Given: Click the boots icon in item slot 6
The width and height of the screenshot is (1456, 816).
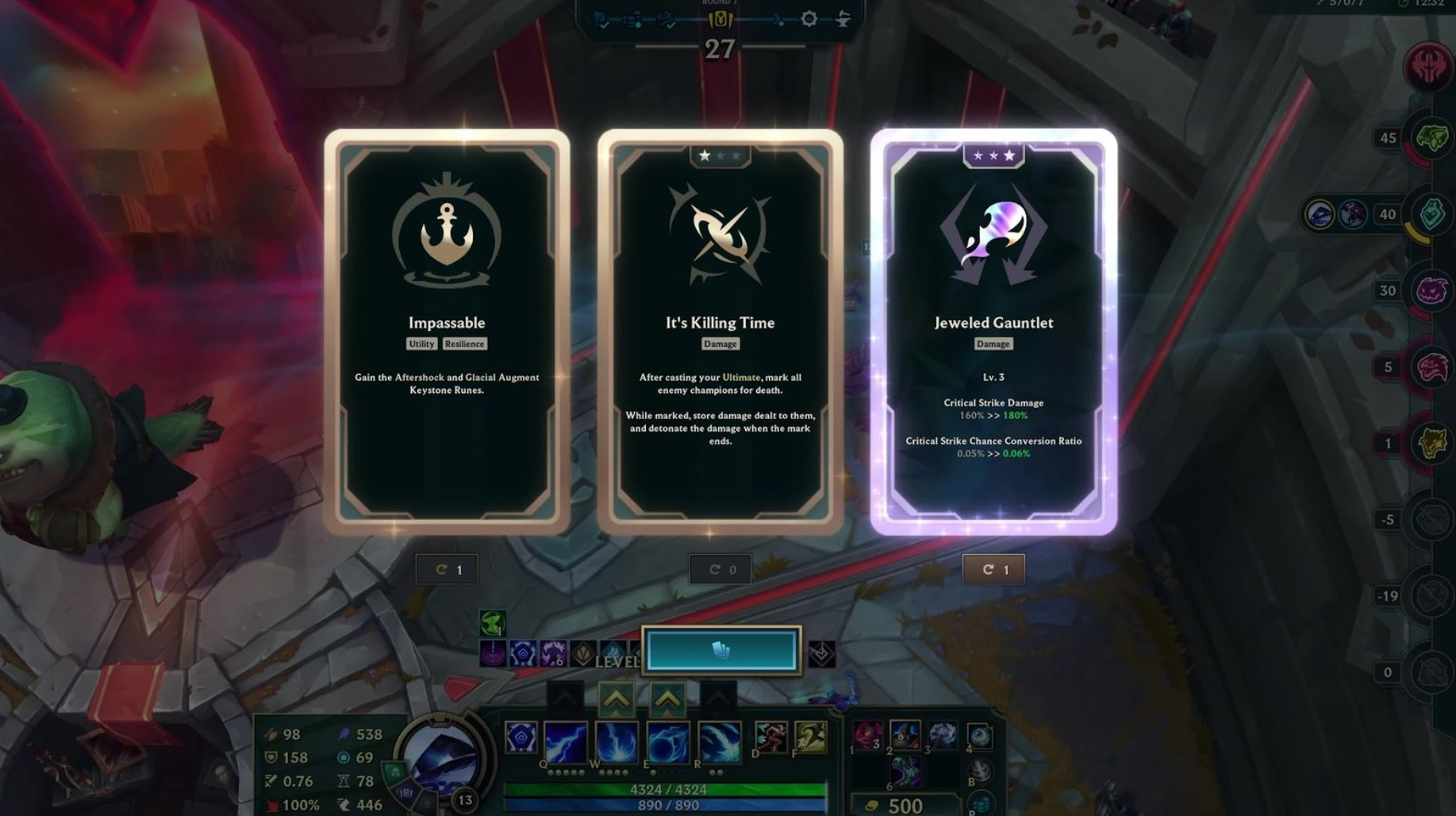Looking at the screenshot, I should [907, 770].
